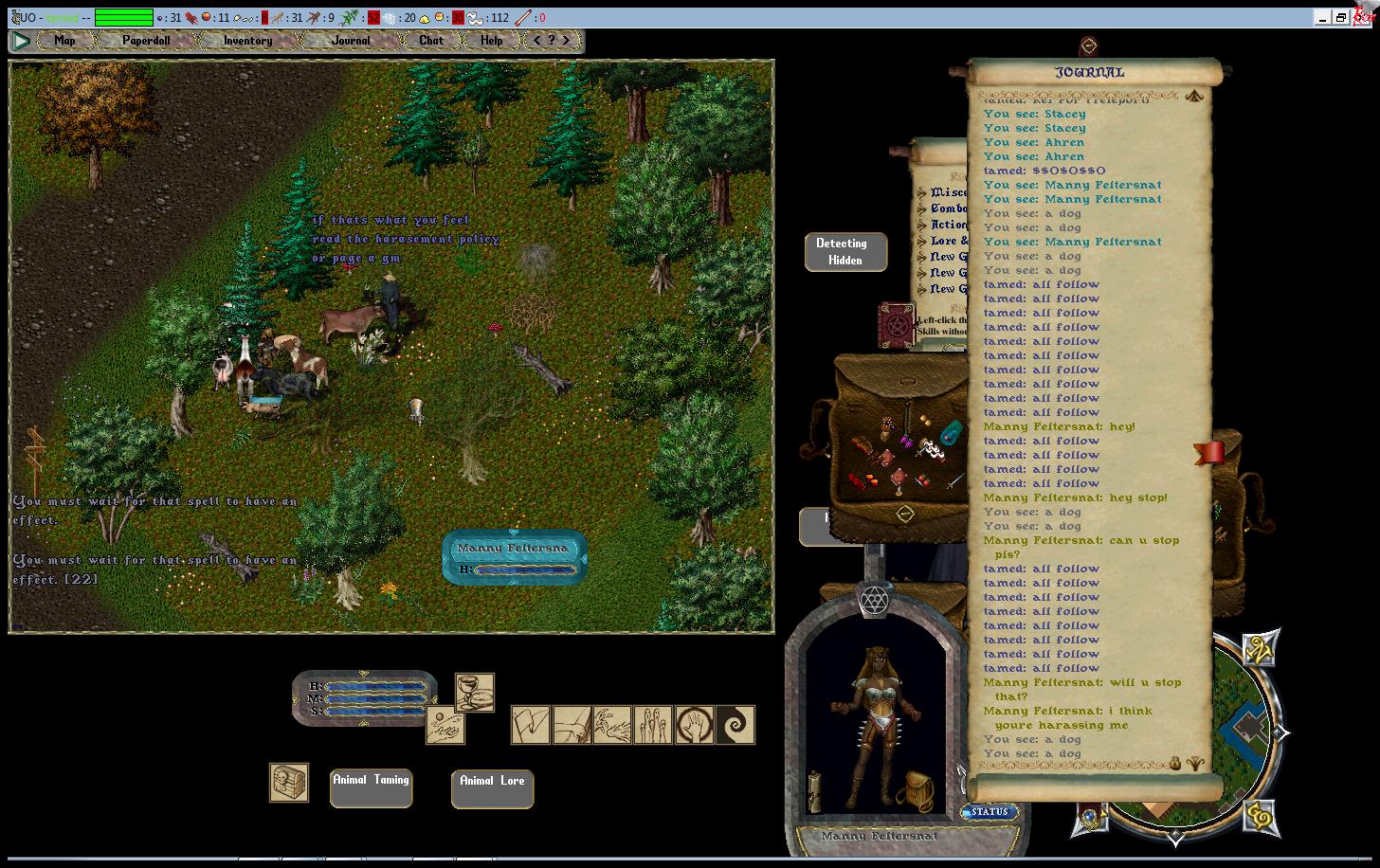
Task: Open Inventory from the top menu bar
Action: [247, 41]
